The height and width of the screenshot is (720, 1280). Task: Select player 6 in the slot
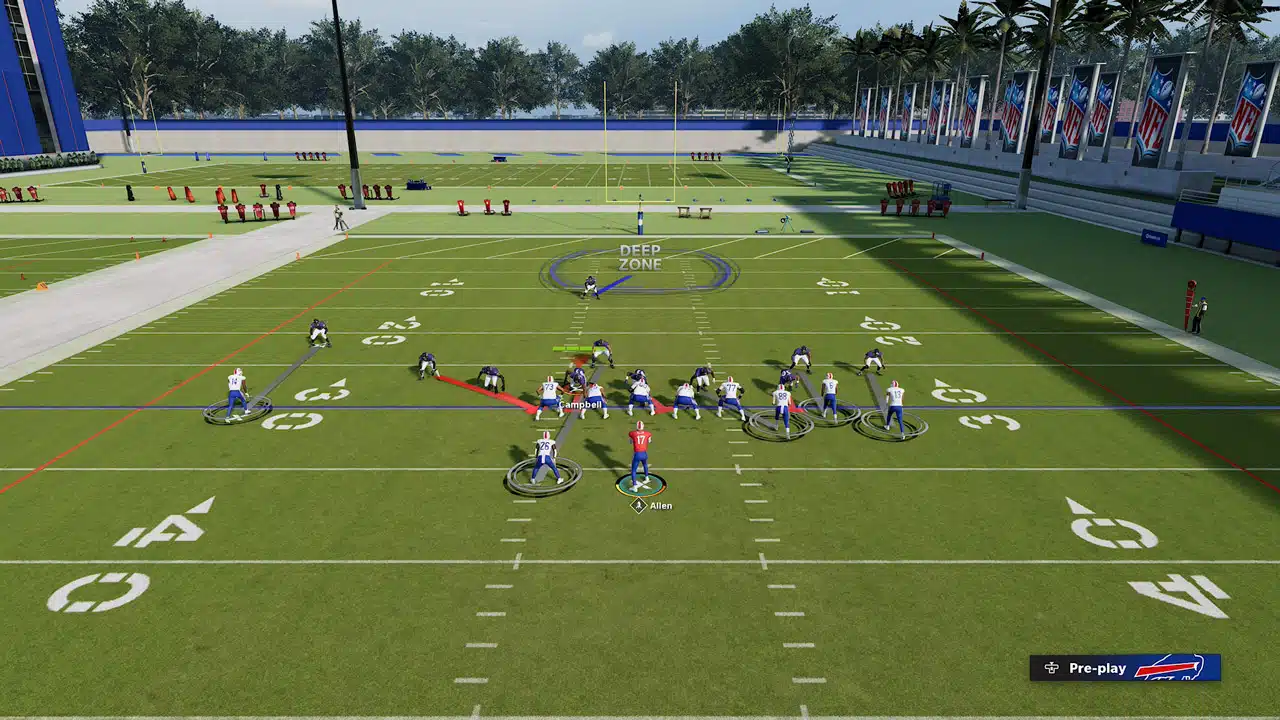coord(833,386)
